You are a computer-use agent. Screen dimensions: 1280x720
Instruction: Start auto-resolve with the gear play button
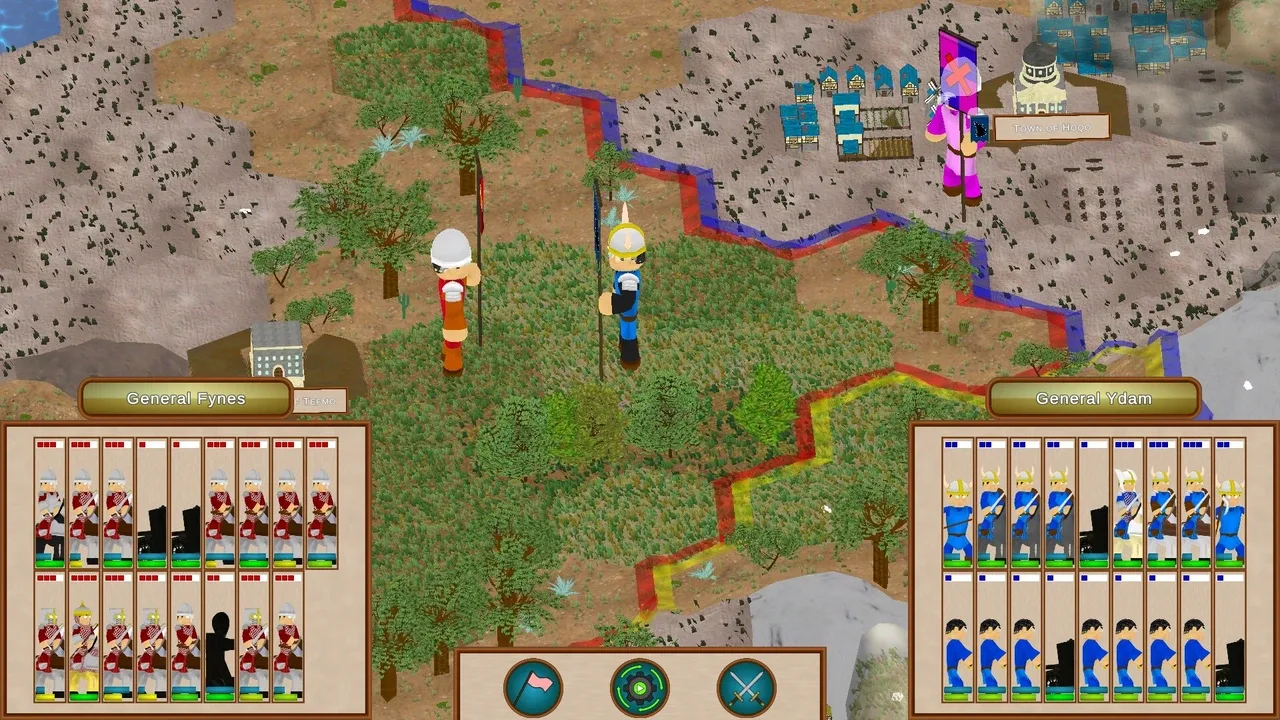point(640,687)
